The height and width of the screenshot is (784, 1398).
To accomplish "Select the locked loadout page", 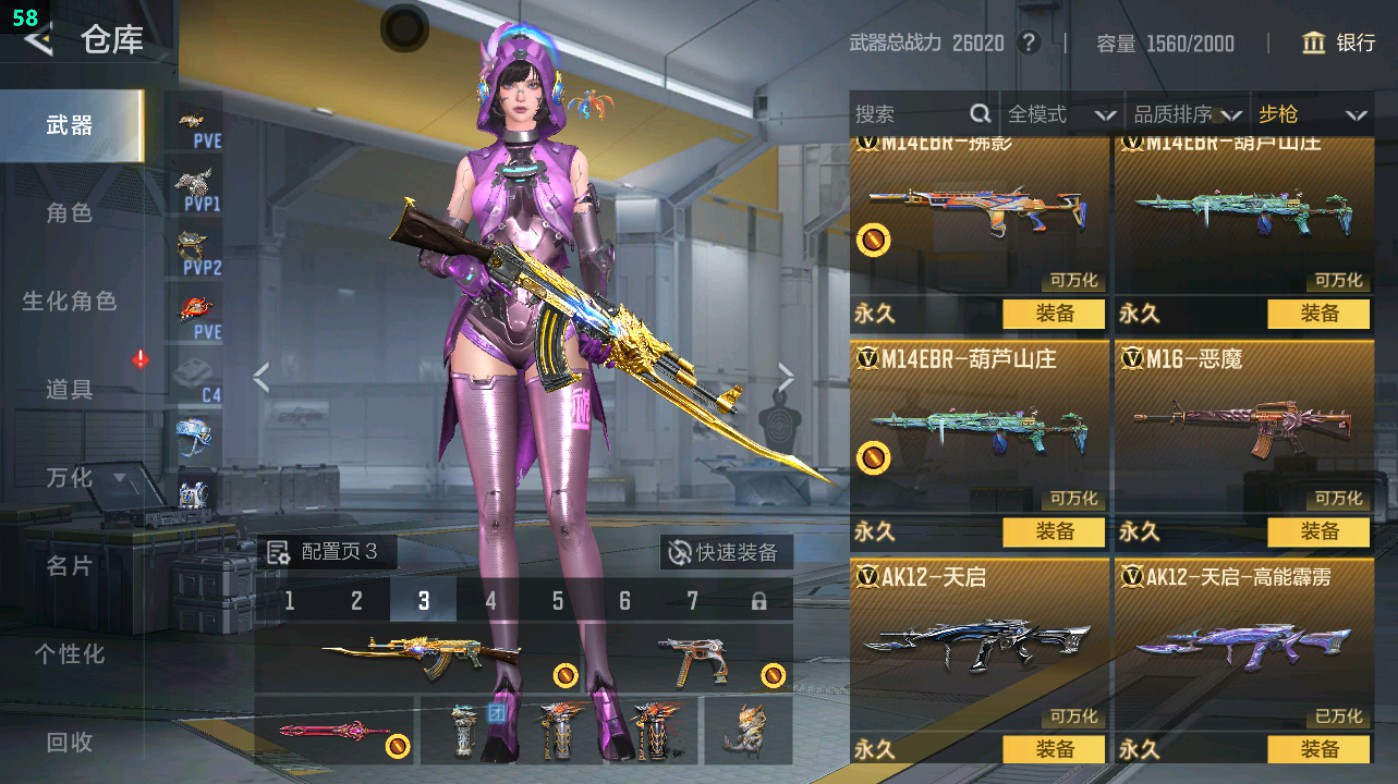I will coord(759,601).
